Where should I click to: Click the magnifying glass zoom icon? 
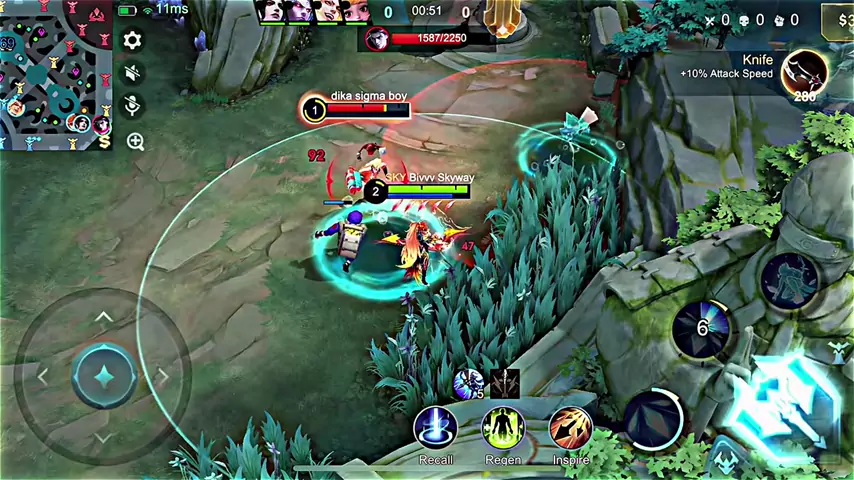(x=135, y=141)
